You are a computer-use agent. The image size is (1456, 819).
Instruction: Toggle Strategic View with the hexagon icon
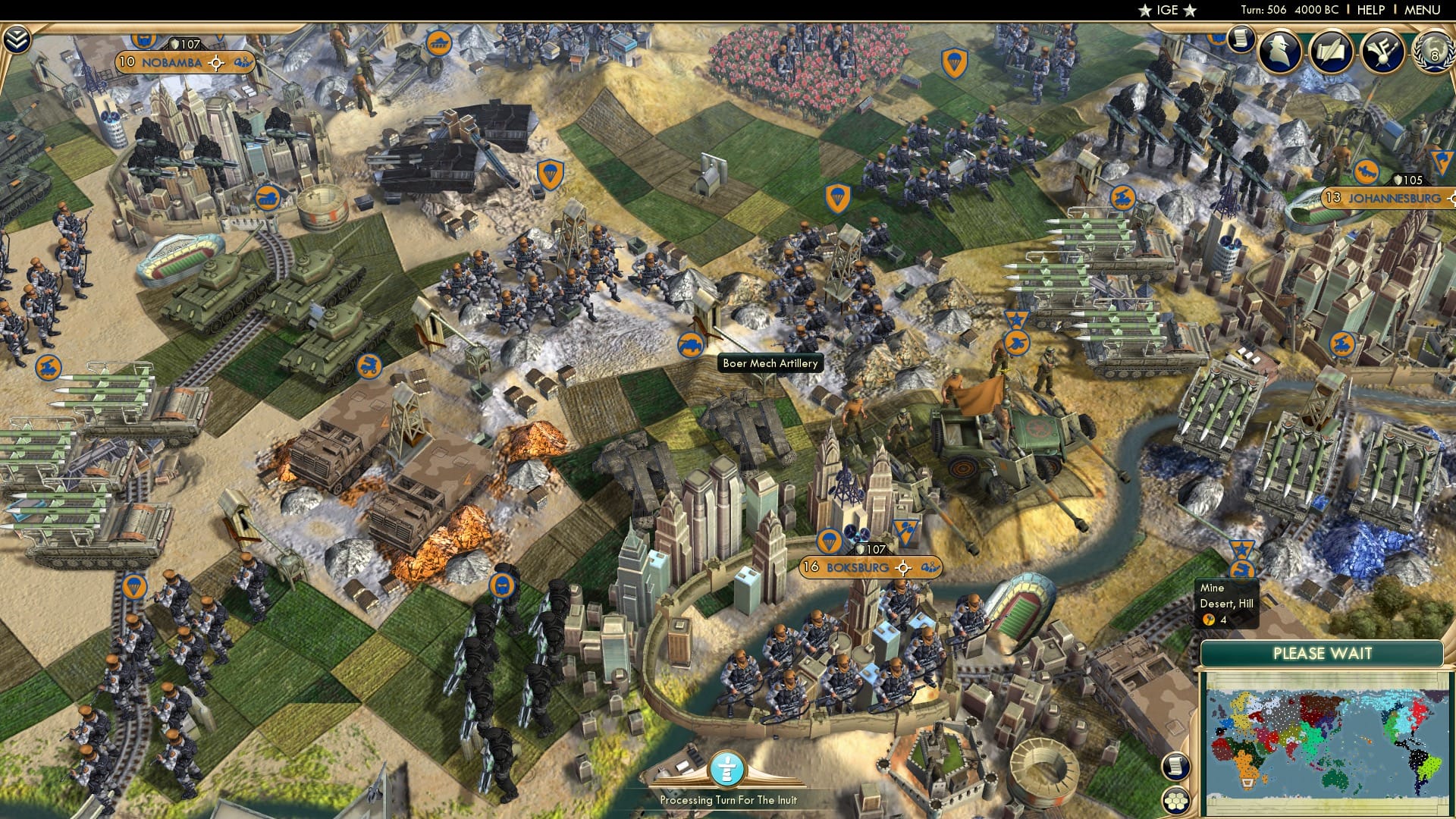point(1176,802)
